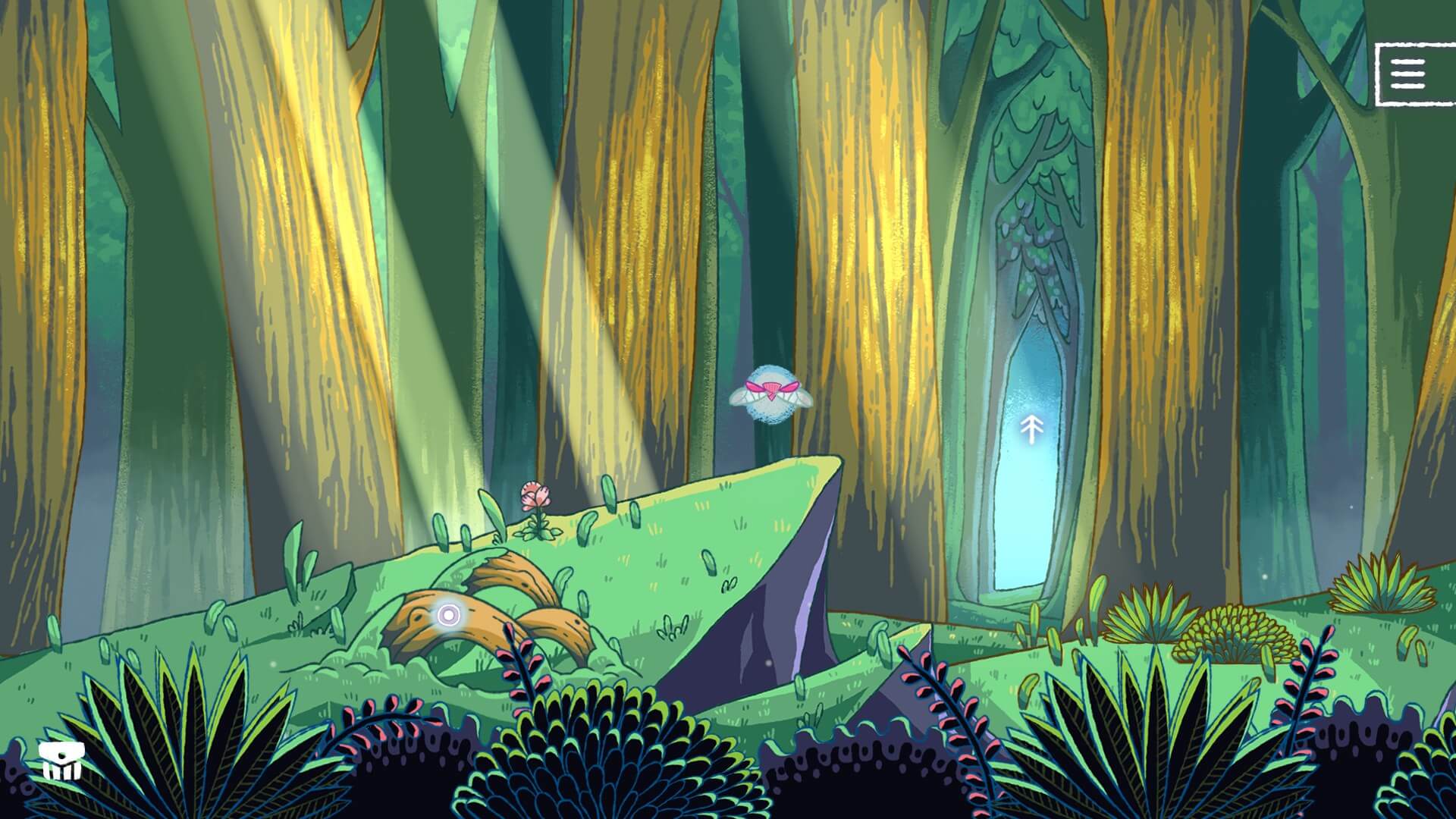Open the hamburger menu
The width and height of the screenshot is (1456, 819).
click(1408, 75)
